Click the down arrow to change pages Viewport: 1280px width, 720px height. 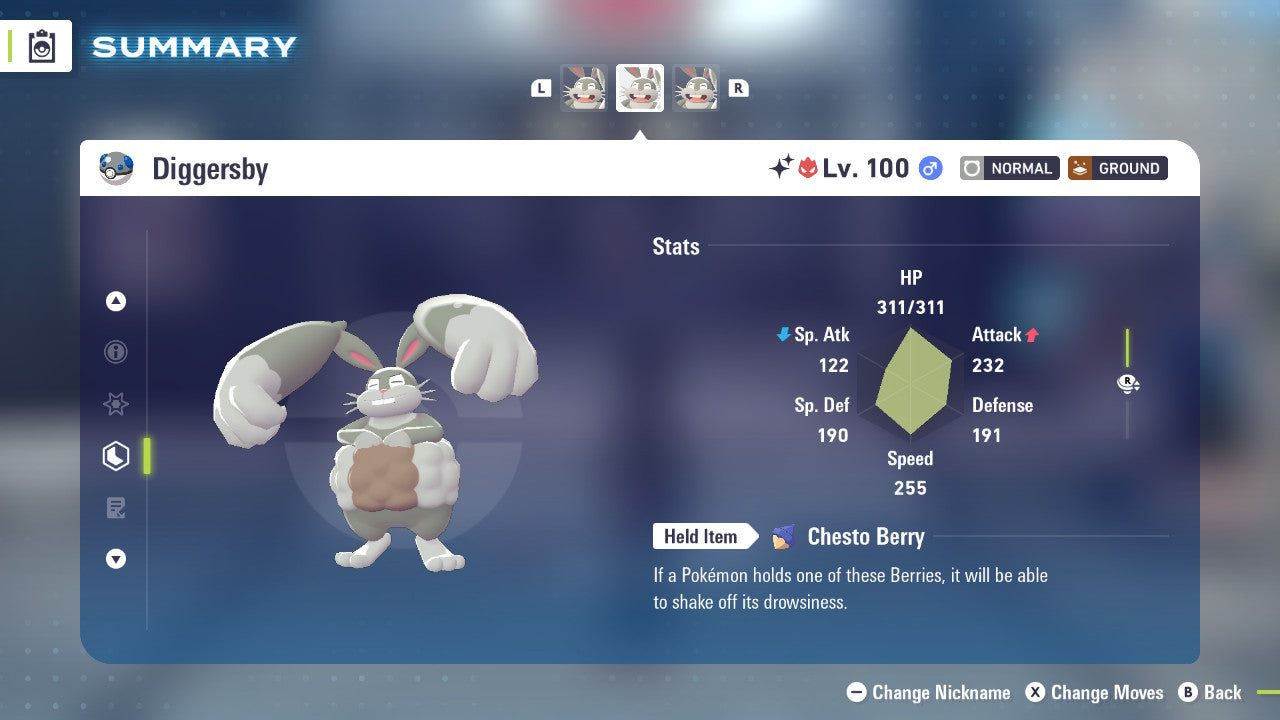point(116,559)
